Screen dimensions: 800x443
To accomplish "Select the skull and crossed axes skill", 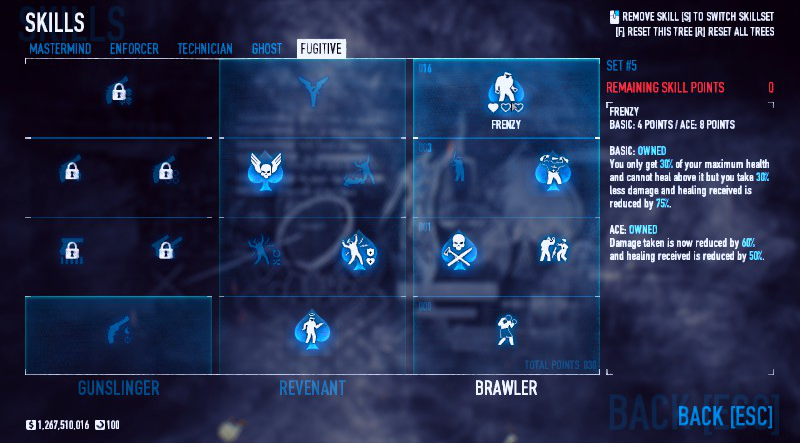I will point(456,250).
